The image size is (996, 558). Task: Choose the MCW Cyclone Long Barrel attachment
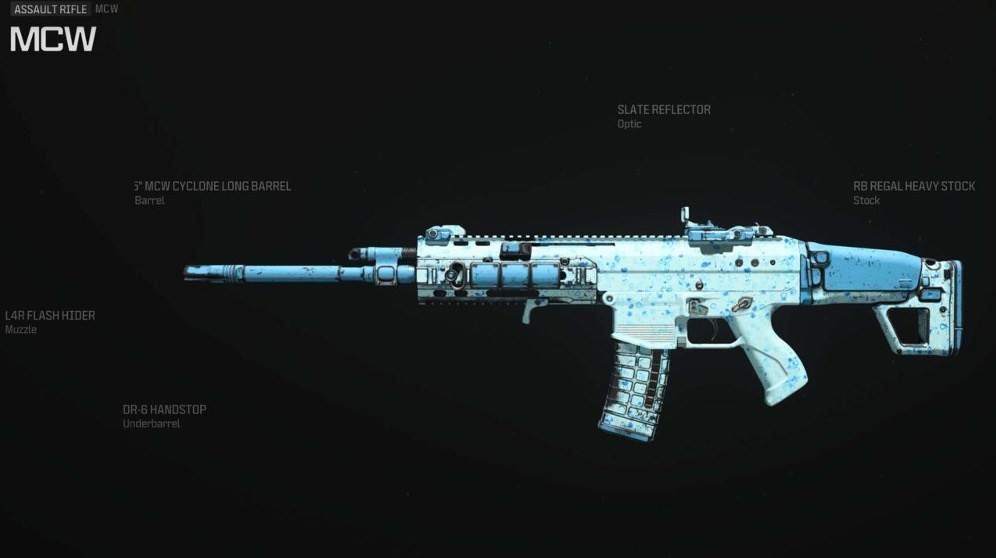(x=213, y=187)
